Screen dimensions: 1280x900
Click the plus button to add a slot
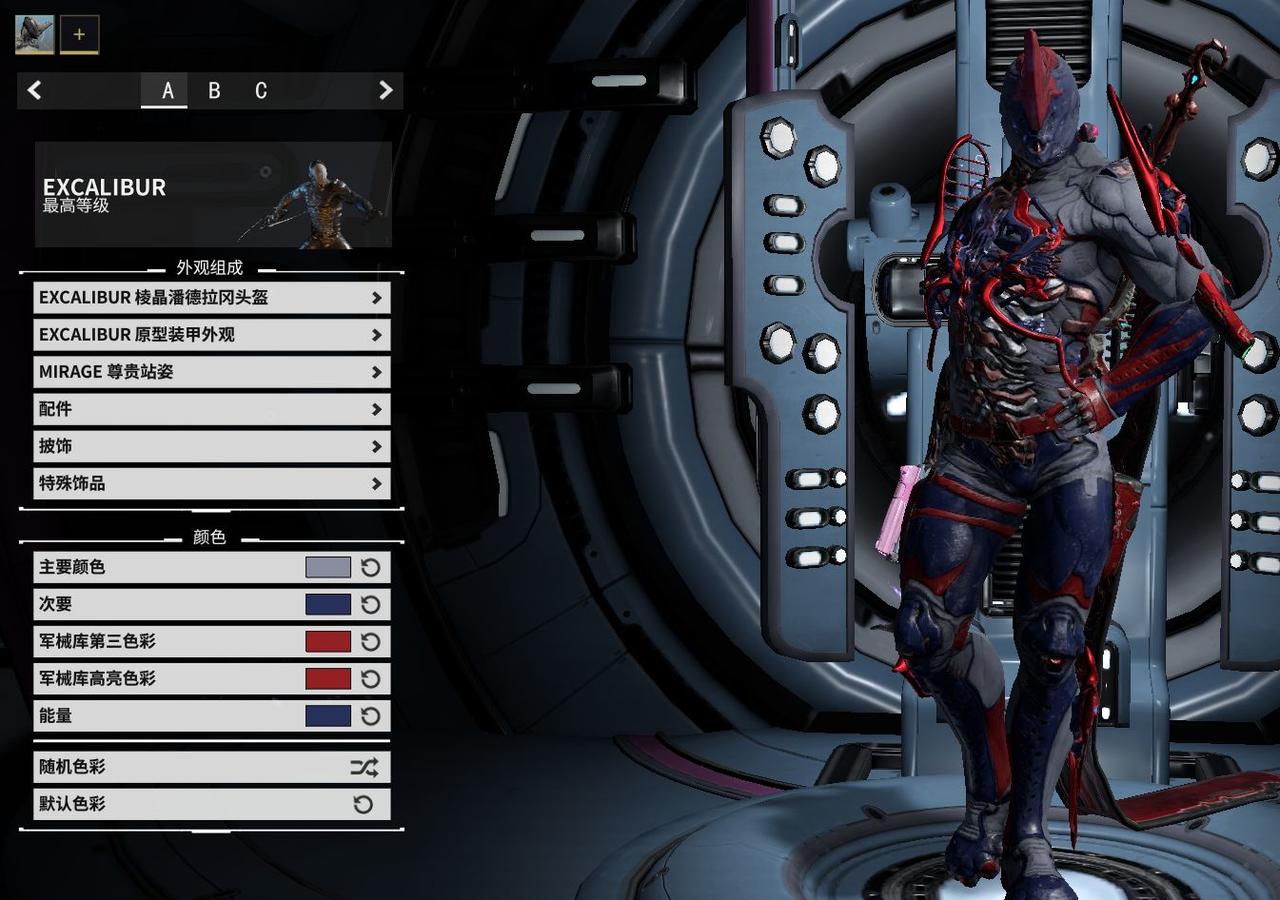(79, 34)
